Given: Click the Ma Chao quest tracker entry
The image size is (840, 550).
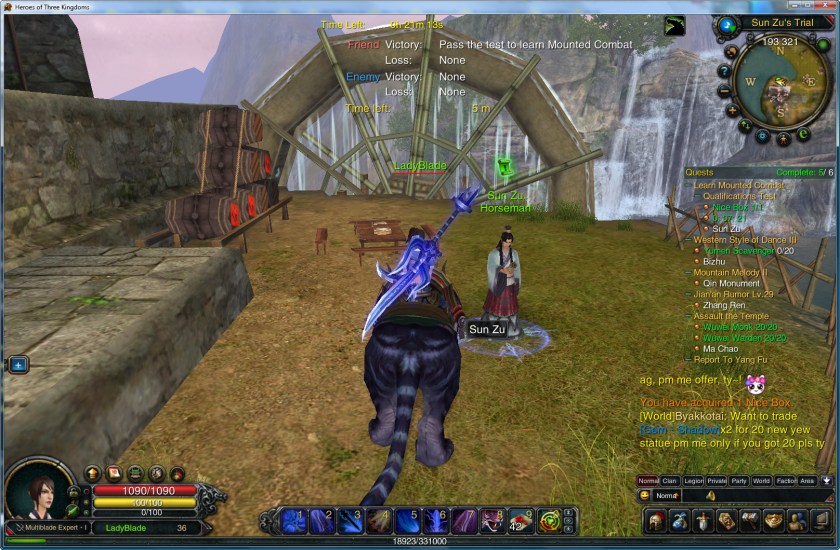Looking at the screenshot, I should point(718,349).
